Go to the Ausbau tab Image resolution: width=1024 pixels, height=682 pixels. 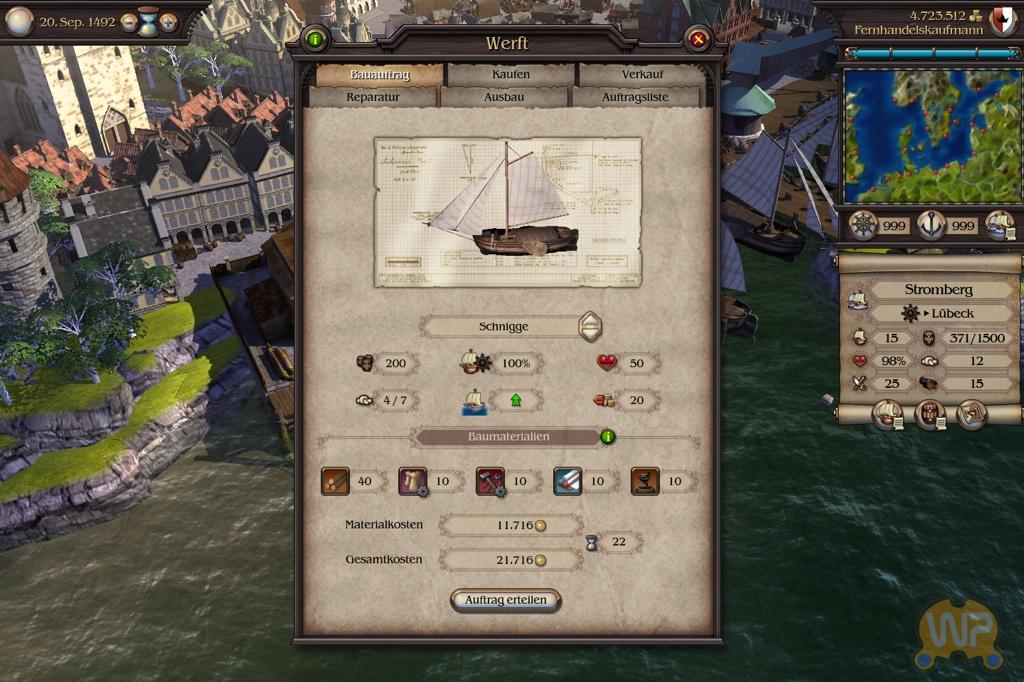click(x=504, y=97)
